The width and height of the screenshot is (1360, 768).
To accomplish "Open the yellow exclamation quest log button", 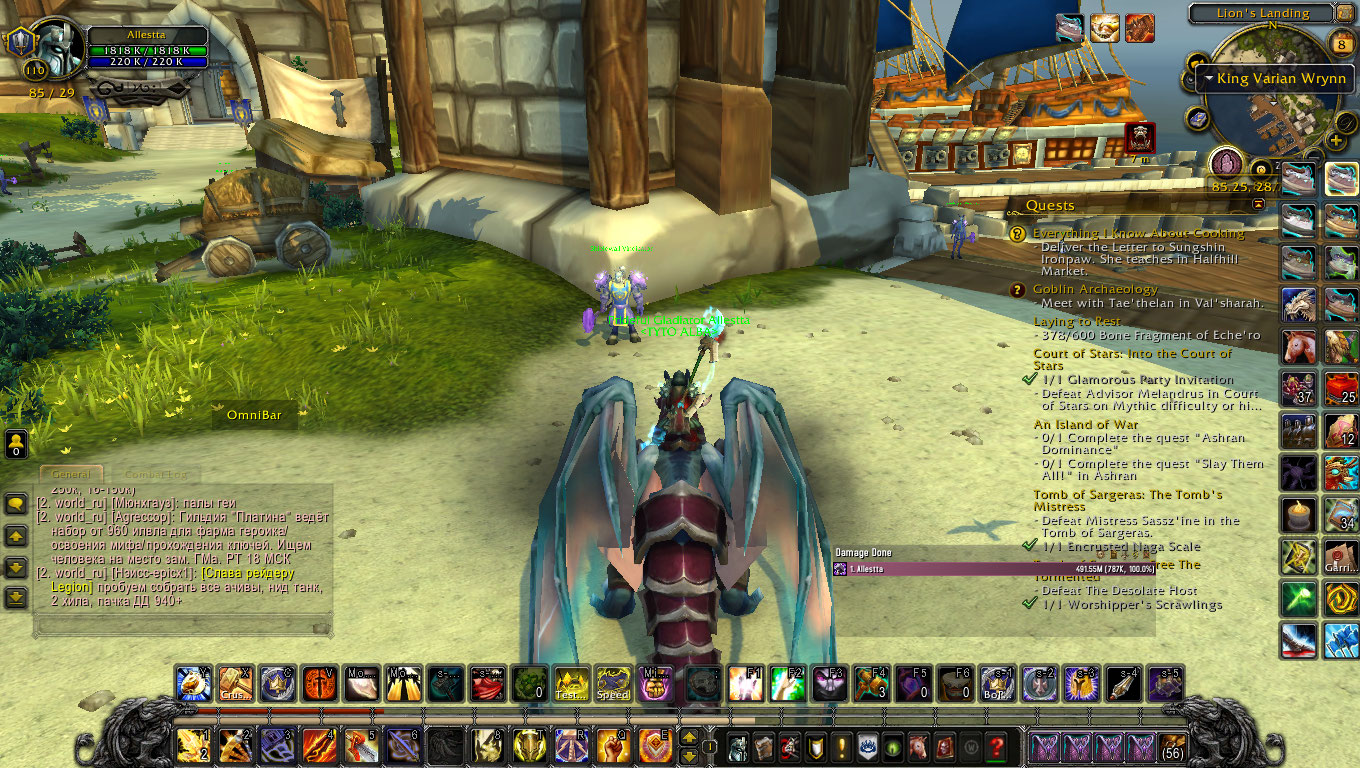I will [842, 746].
